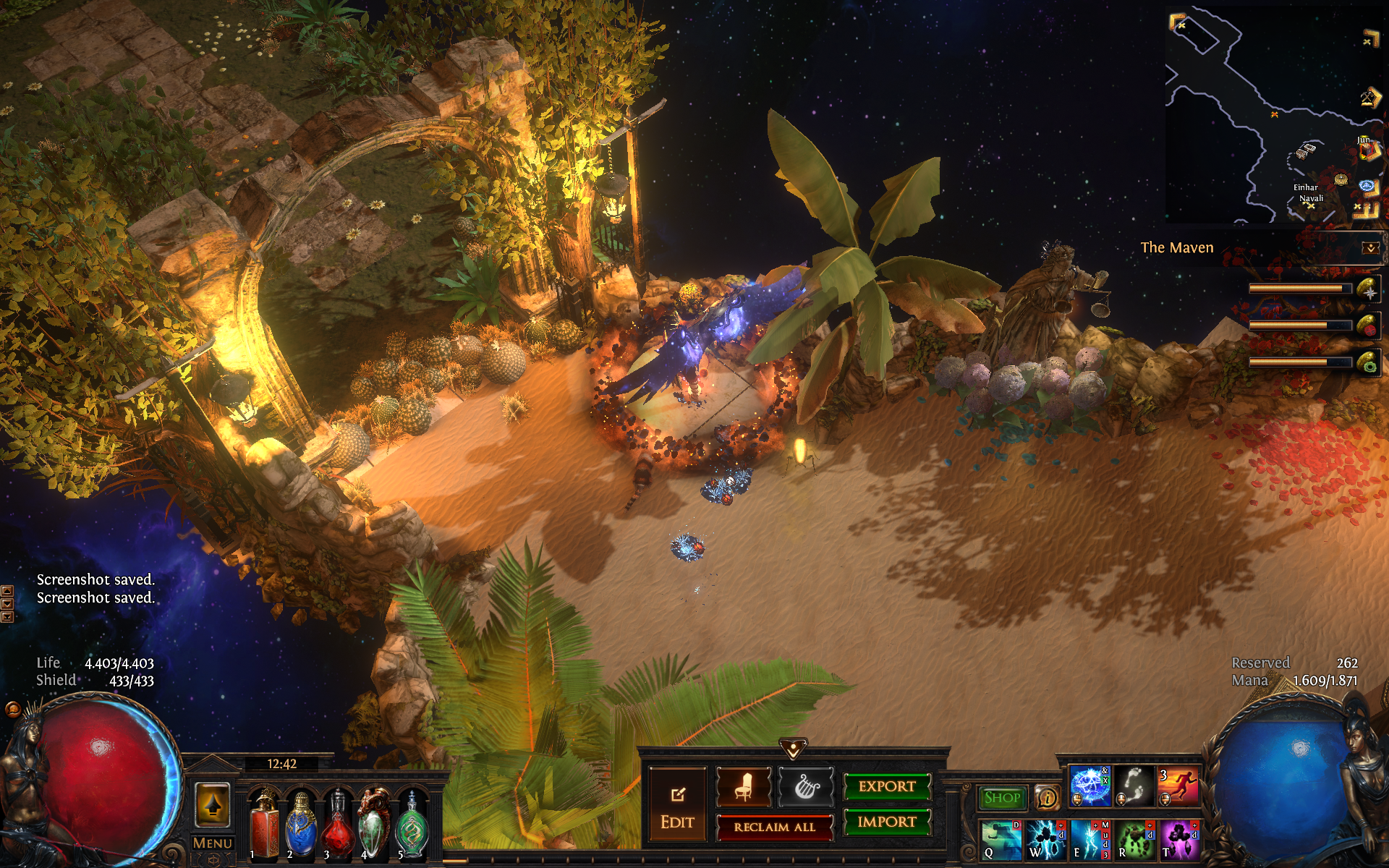Click the Reclaim All button
1389x868 pixels.
[x=774, y=827]
